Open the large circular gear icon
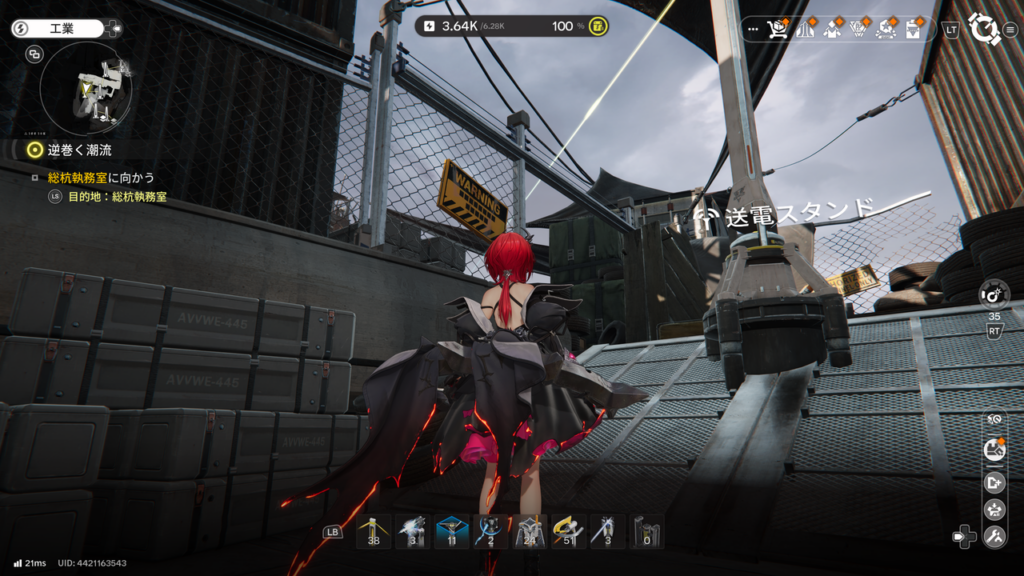Screen dimensions: 1024x576 [985, 29]
